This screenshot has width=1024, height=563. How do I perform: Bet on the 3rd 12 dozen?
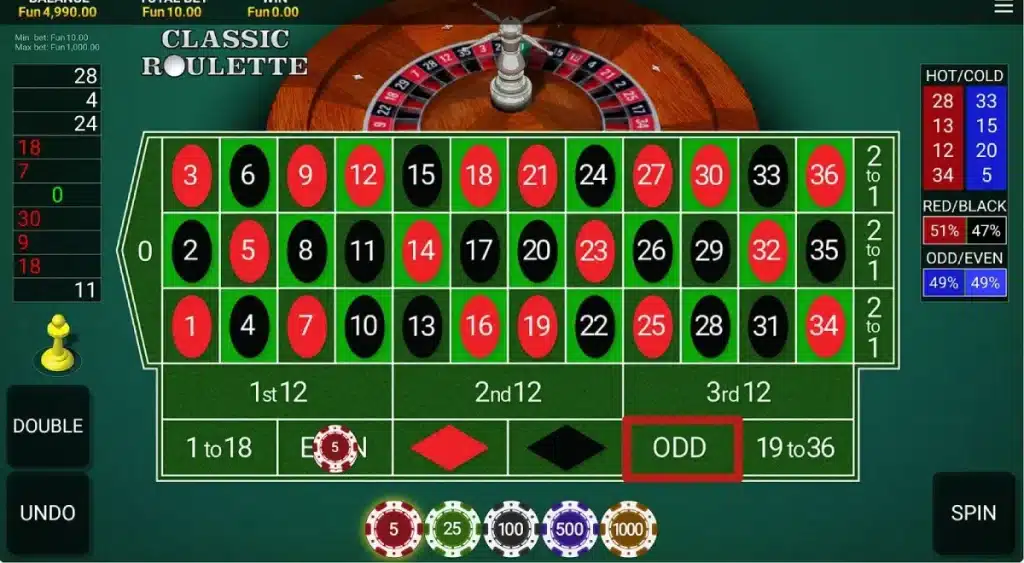tap(738, 392)
